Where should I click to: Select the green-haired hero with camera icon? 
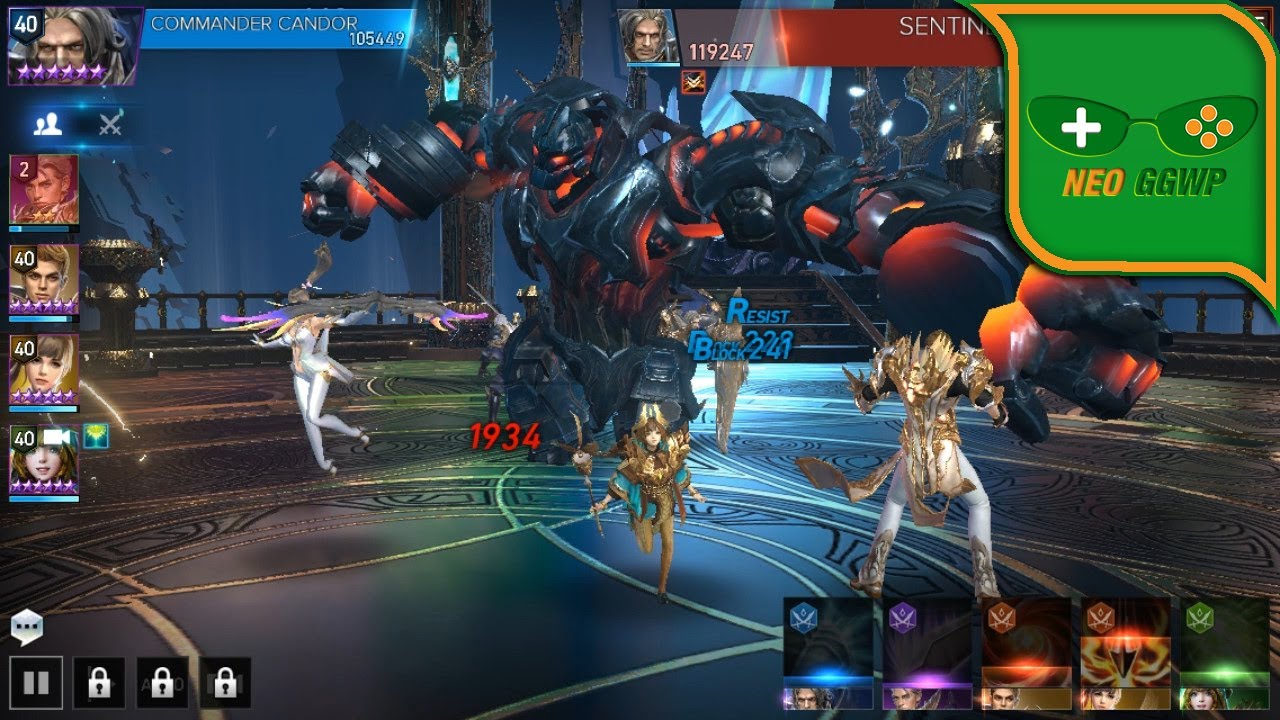(44, 461)
